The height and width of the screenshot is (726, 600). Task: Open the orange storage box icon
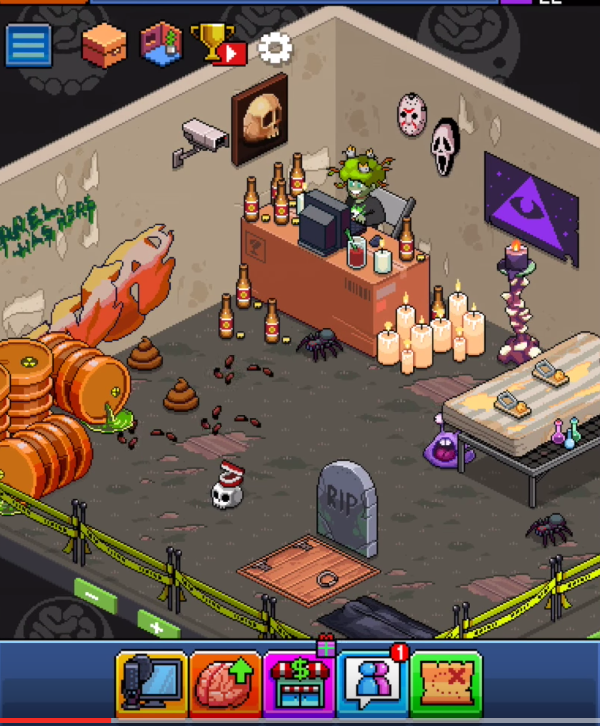pyautogui.click(x=104, y=45)
